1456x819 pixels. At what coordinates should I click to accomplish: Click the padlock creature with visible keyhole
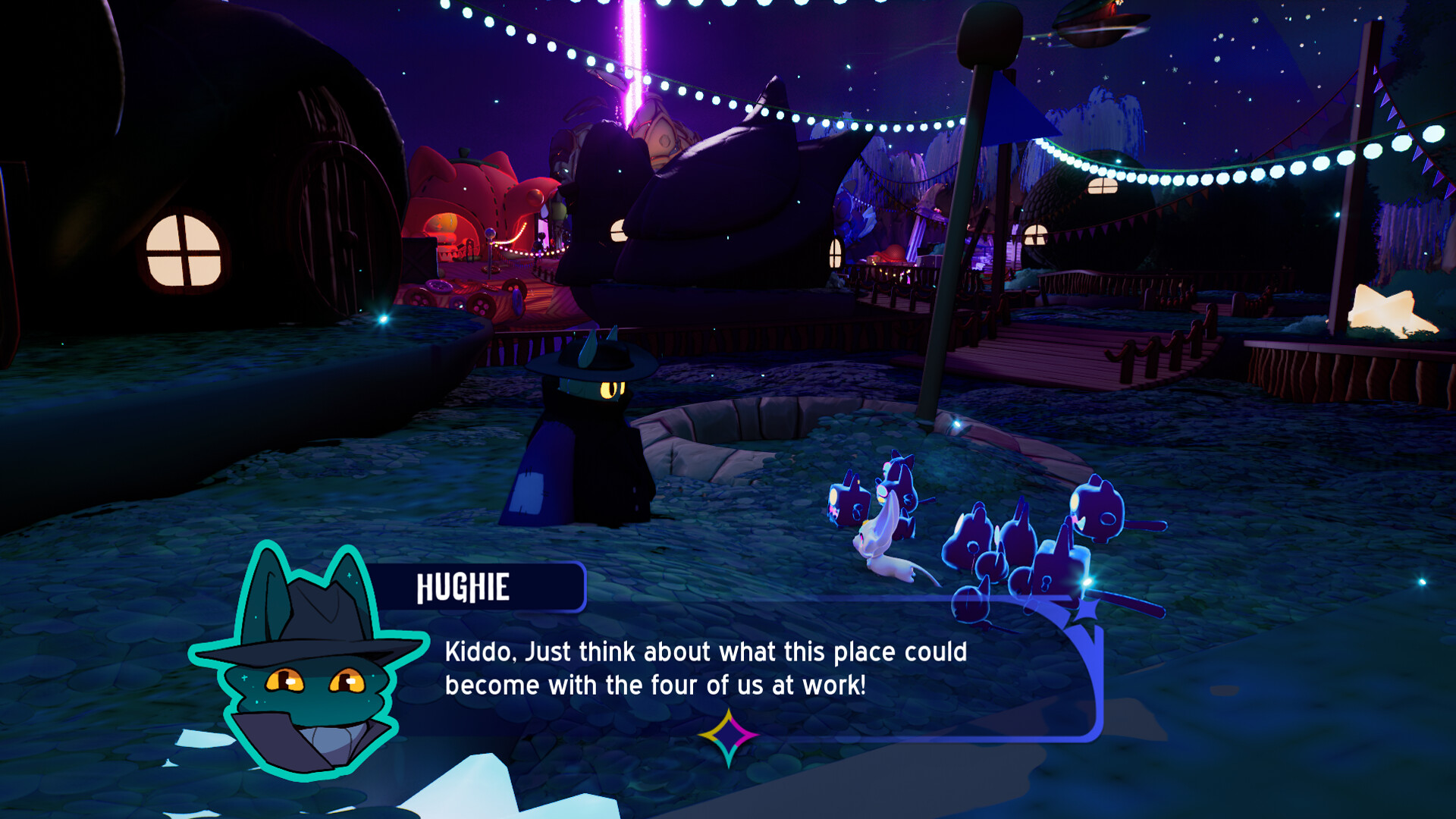[x=1046, y=584]
